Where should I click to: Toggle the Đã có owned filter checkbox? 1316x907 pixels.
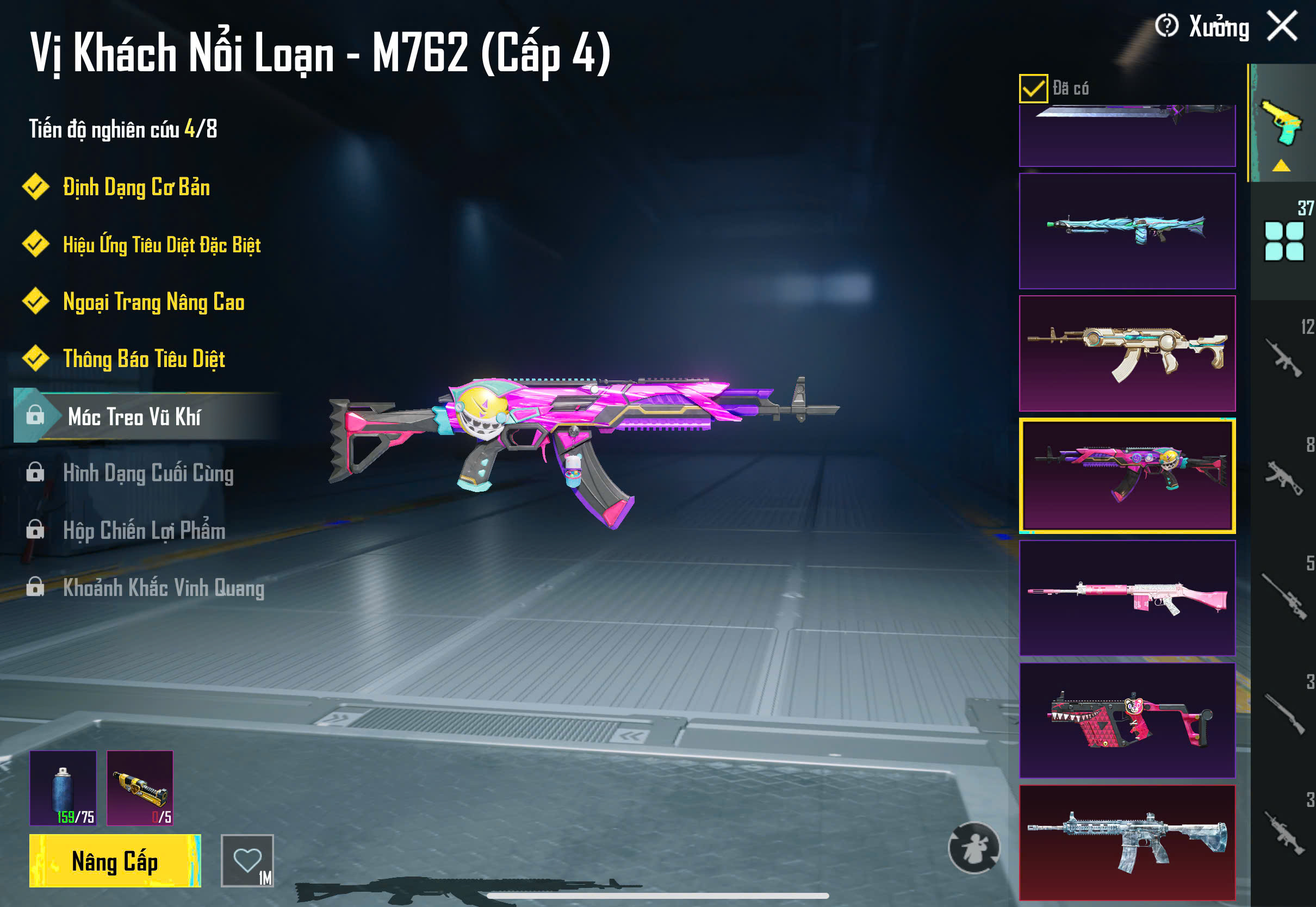tap(1033, 88)
